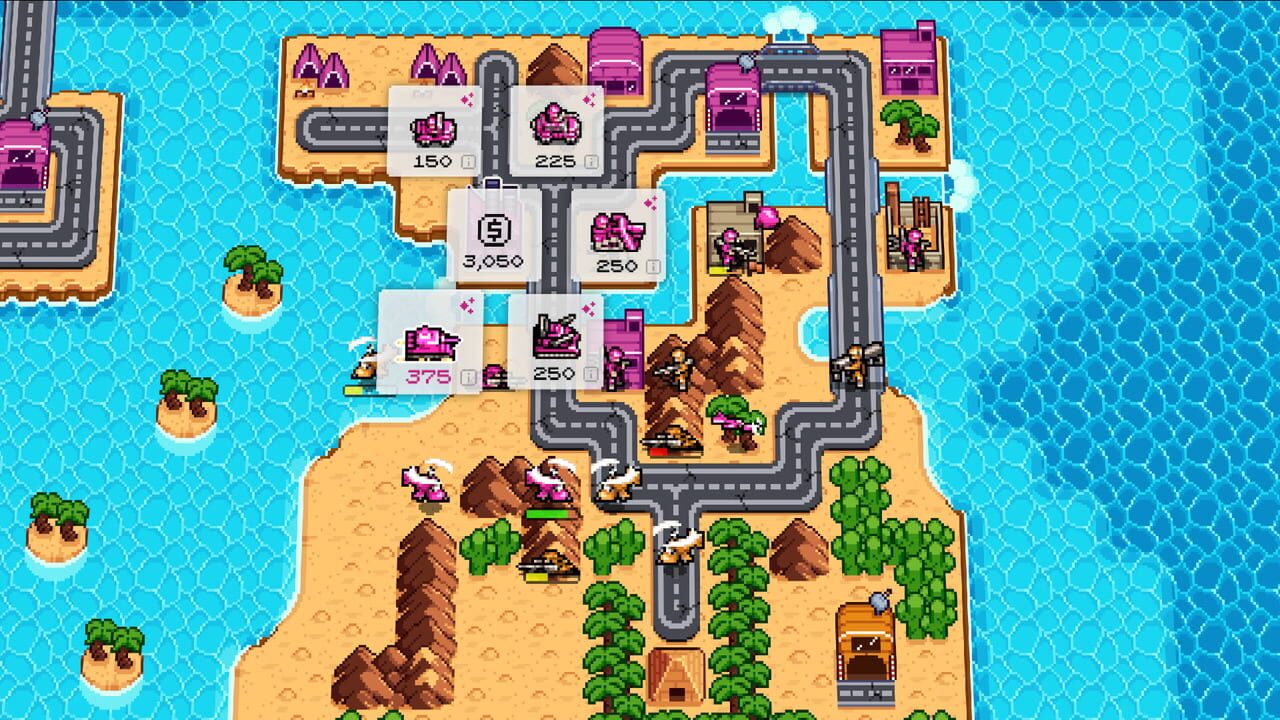
Task: Select the rocket launcher unit costing 250
Action: coord(616,231)
